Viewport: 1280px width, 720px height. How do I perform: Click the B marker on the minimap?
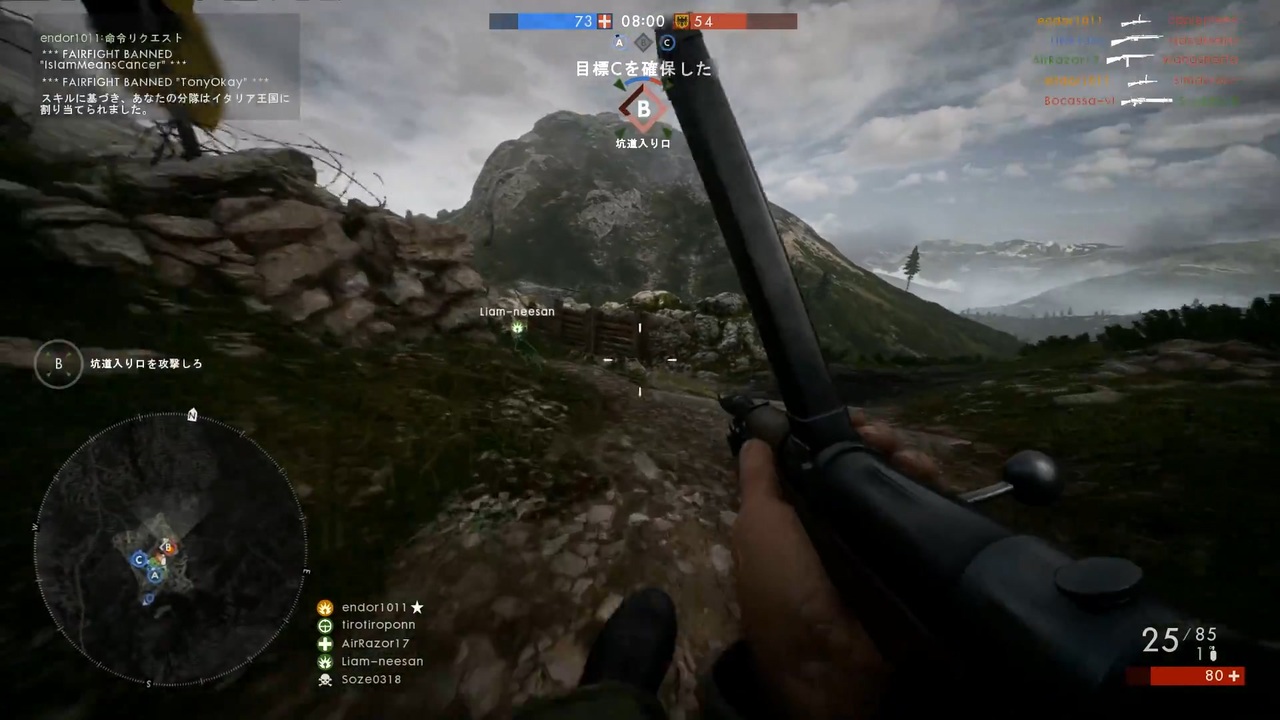(167, 547)
